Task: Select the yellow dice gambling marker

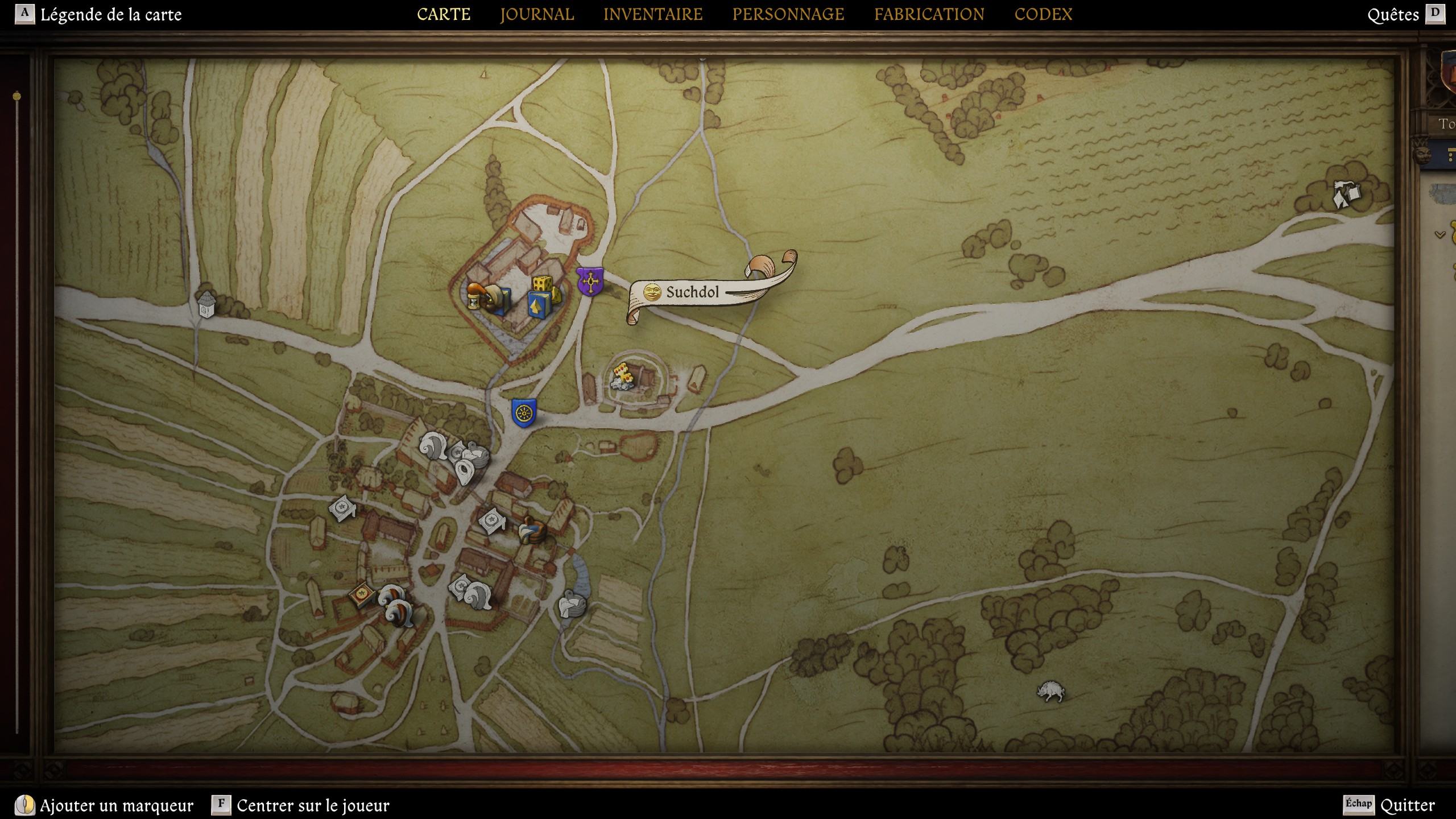Action: pos(543,284)
